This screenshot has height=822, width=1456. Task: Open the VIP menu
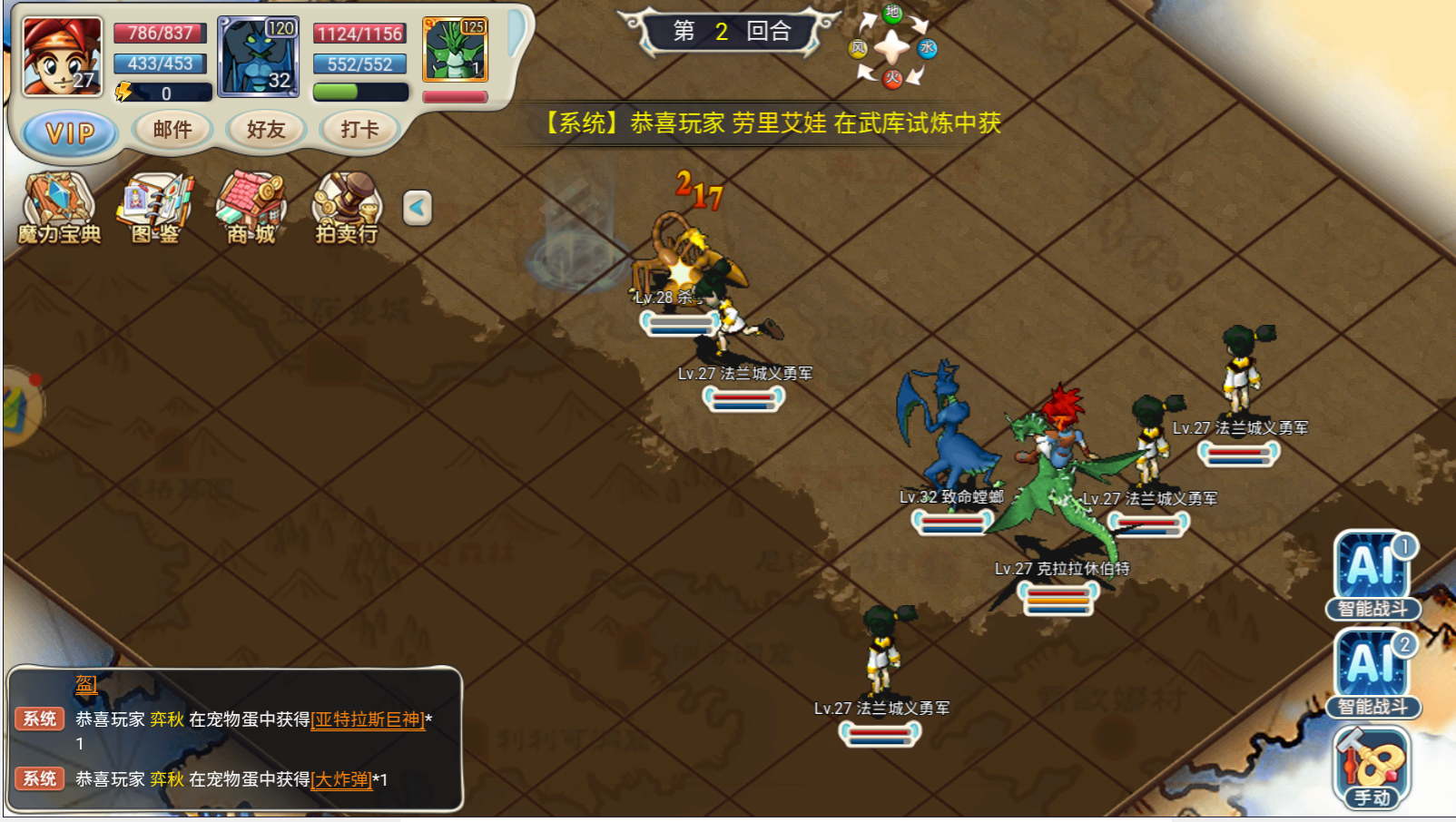(x=70, y=132)
